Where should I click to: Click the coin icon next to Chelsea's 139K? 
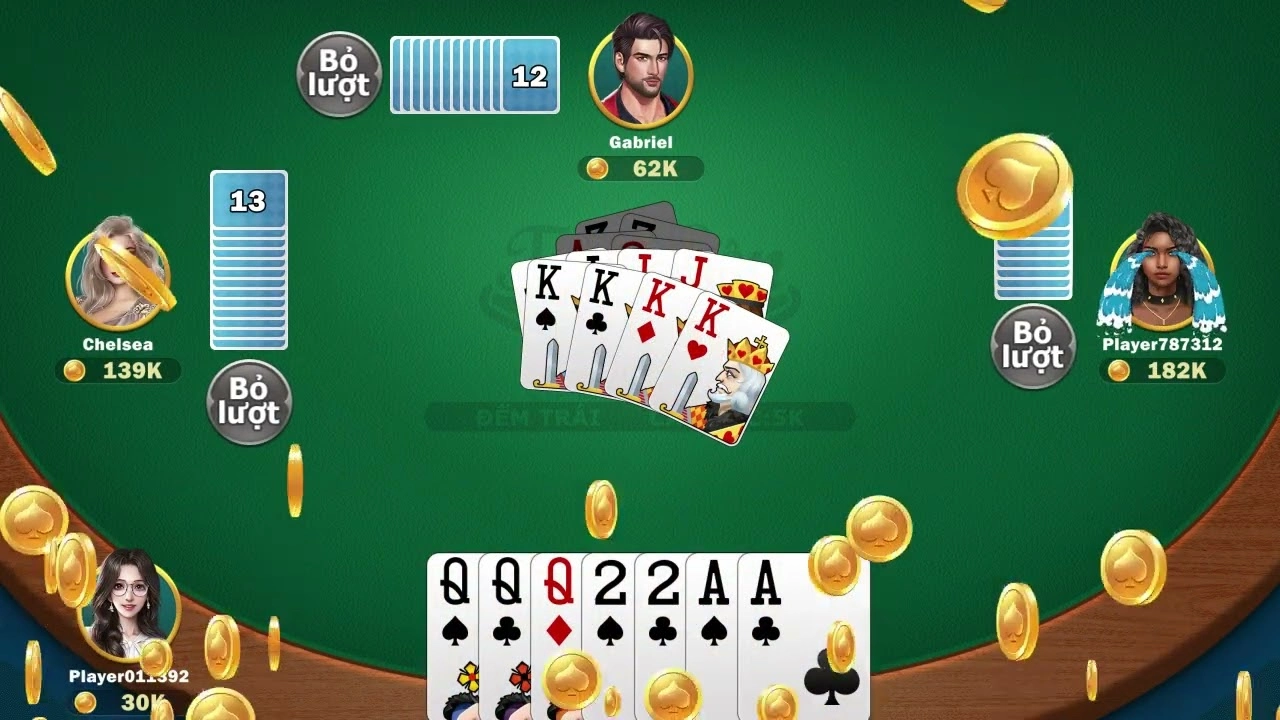pyautogui.click(x=72, y=371)
